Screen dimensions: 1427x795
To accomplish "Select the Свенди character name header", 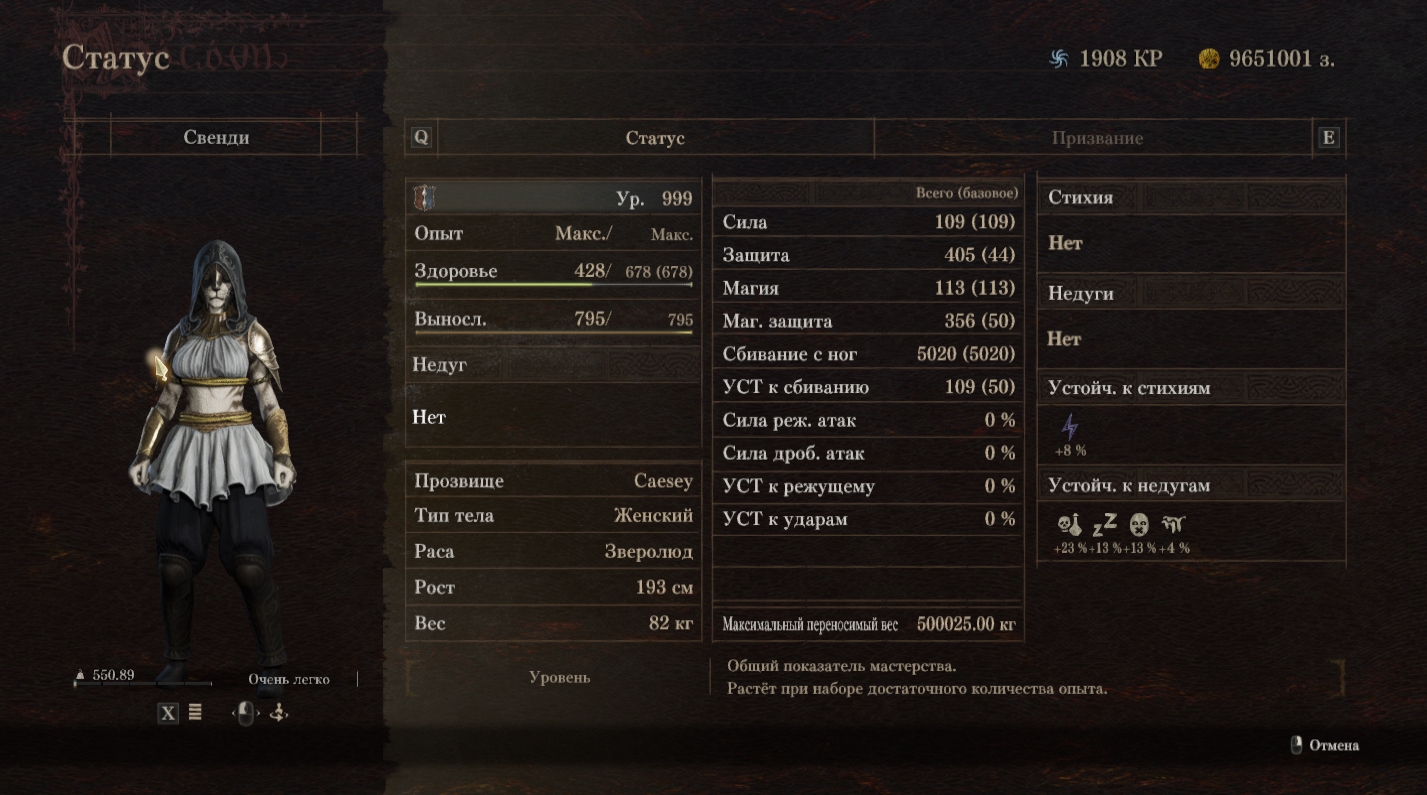I will [216, 137].
